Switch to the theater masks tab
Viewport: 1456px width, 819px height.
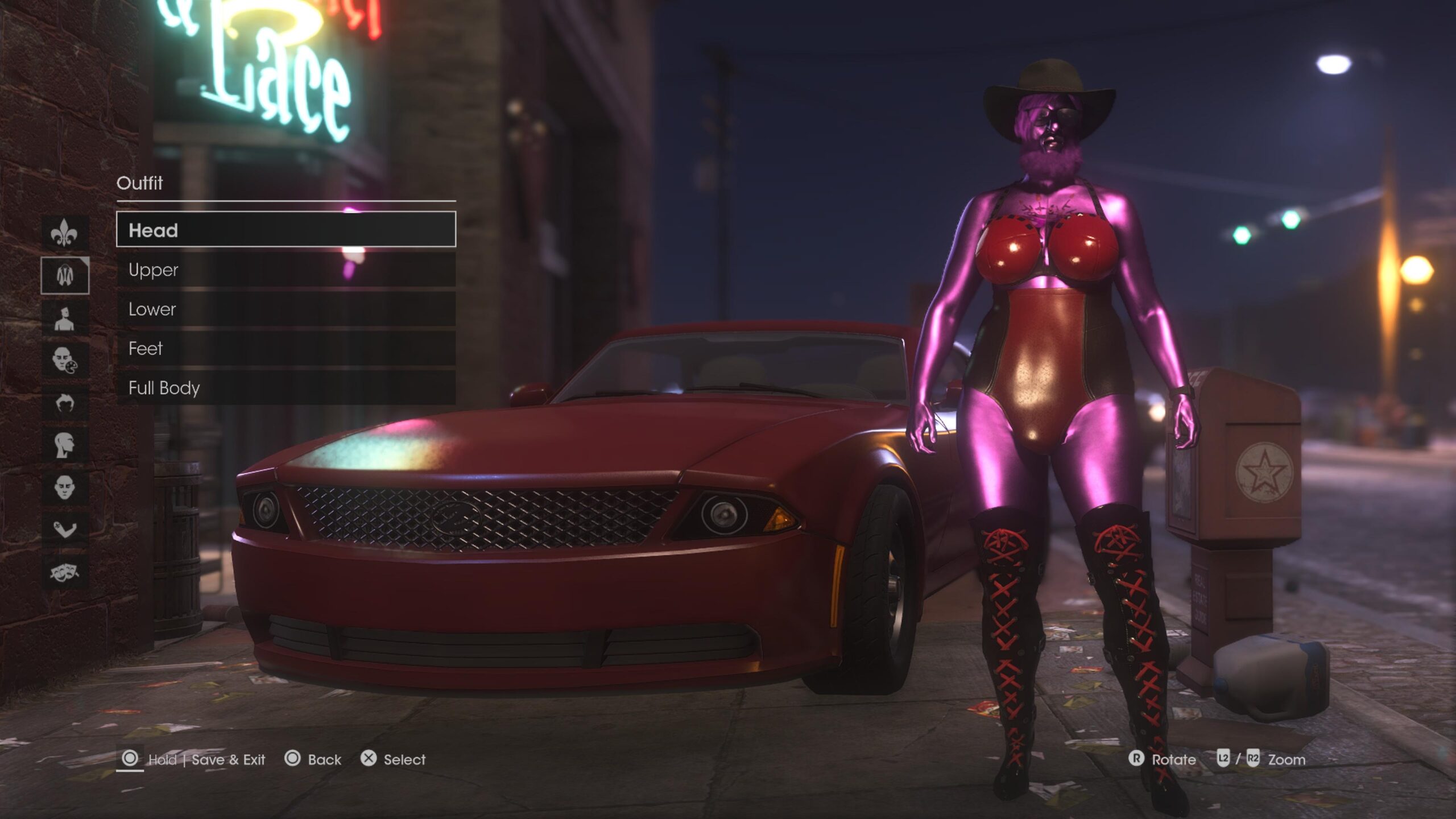tap(65, 572)
